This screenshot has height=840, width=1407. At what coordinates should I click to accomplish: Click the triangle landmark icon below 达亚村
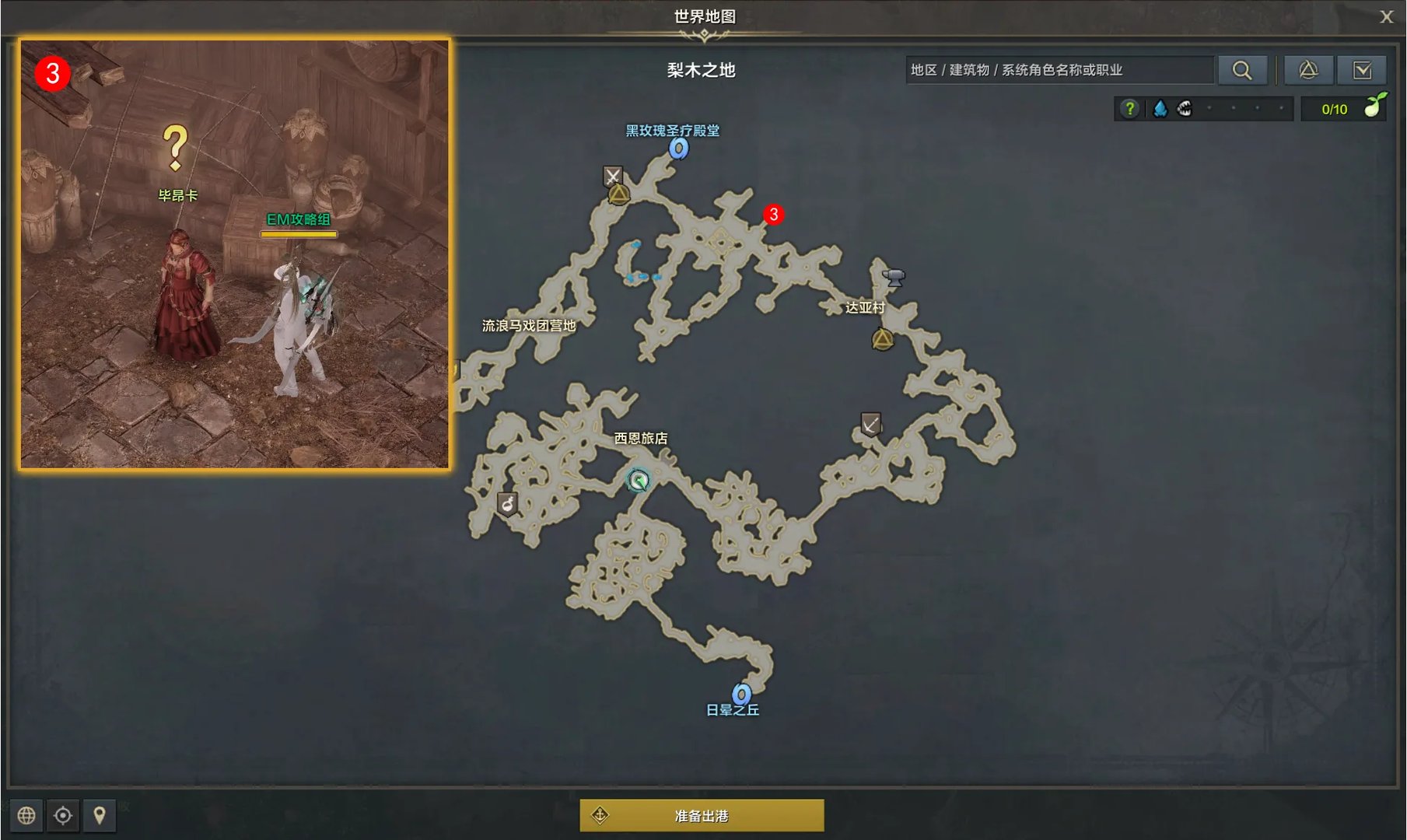coord(883,339)
